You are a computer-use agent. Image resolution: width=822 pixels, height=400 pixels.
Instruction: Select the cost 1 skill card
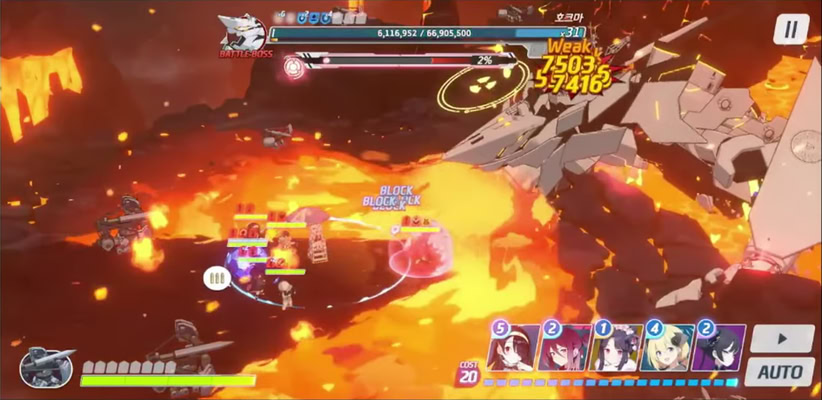click(616, 348)
